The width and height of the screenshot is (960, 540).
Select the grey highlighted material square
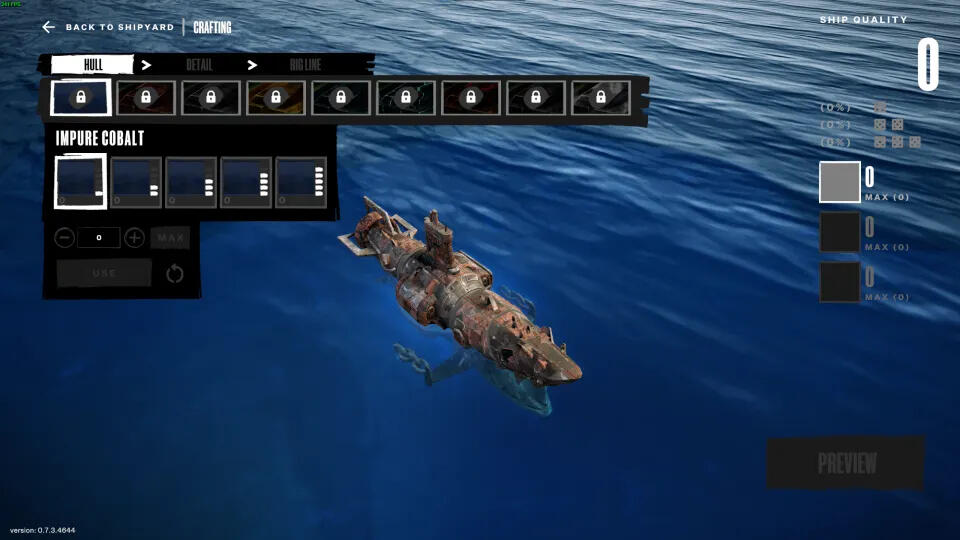point(840,182)
